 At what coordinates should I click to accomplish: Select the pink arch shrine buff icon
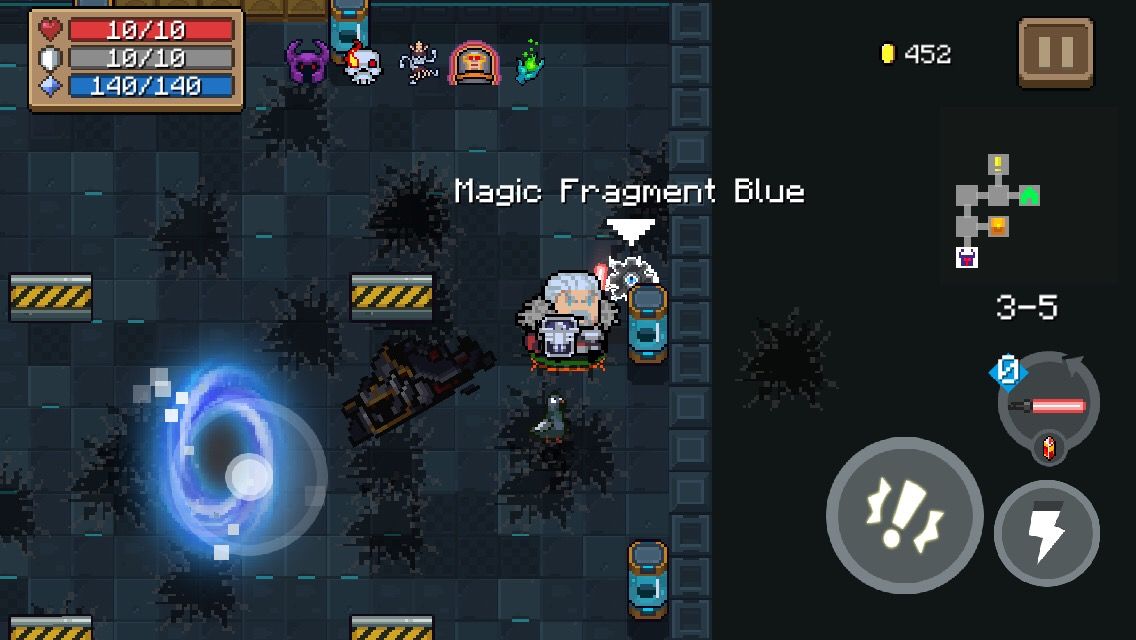(x=473, y=63)
